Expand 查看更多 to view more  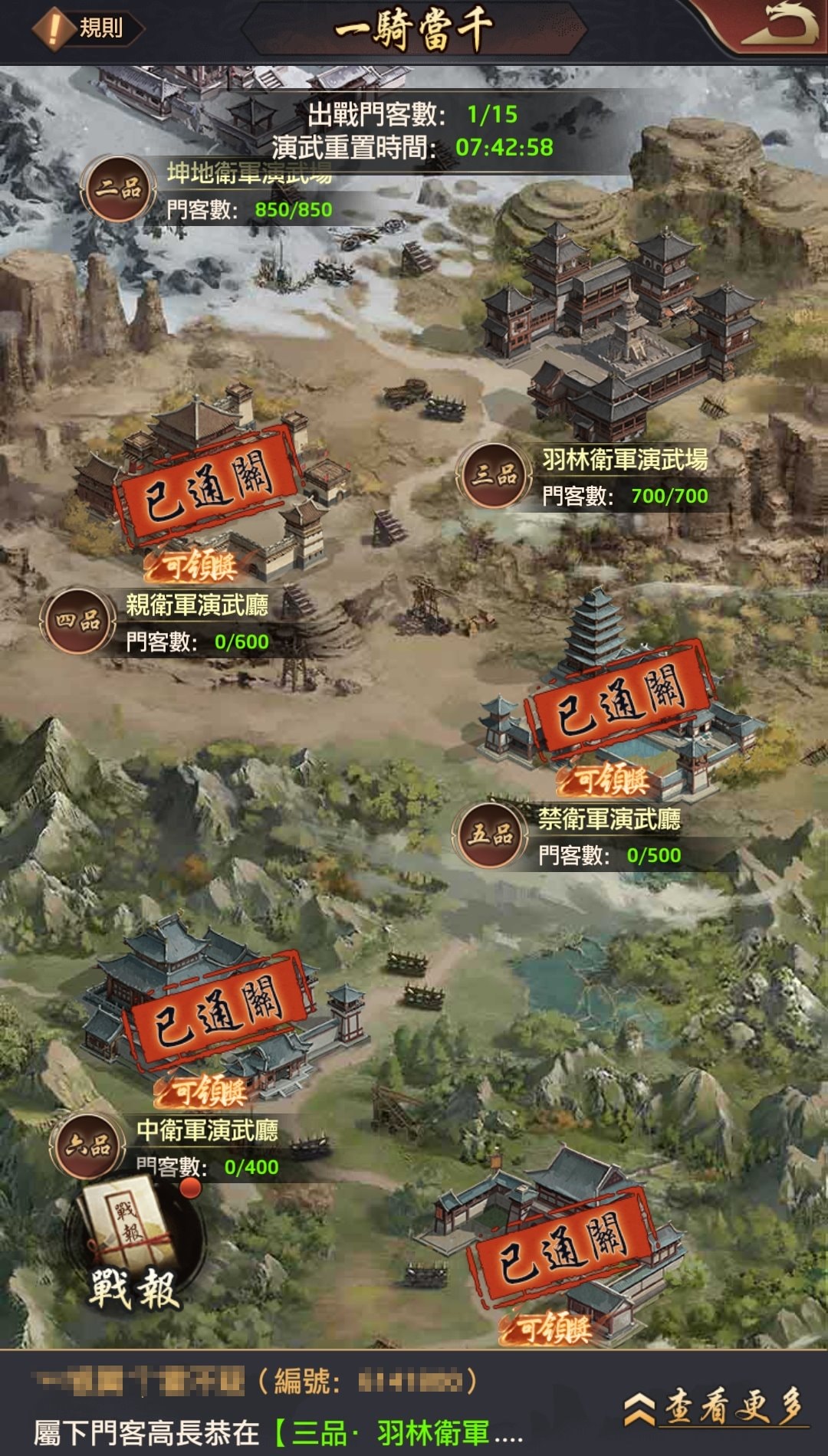point(716,1407)
